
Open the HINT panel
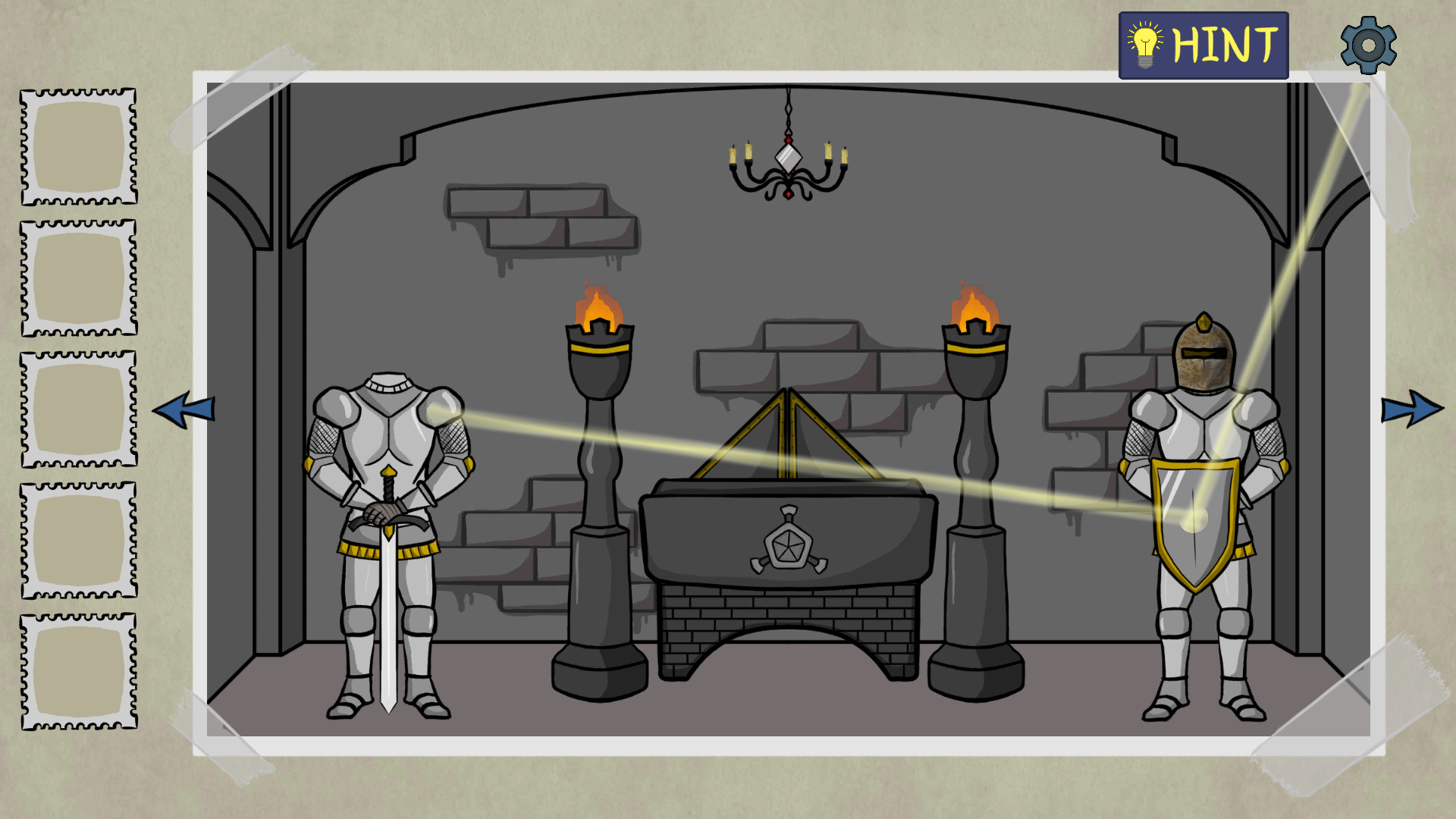pyautogui.click(x=1202, y=44)
